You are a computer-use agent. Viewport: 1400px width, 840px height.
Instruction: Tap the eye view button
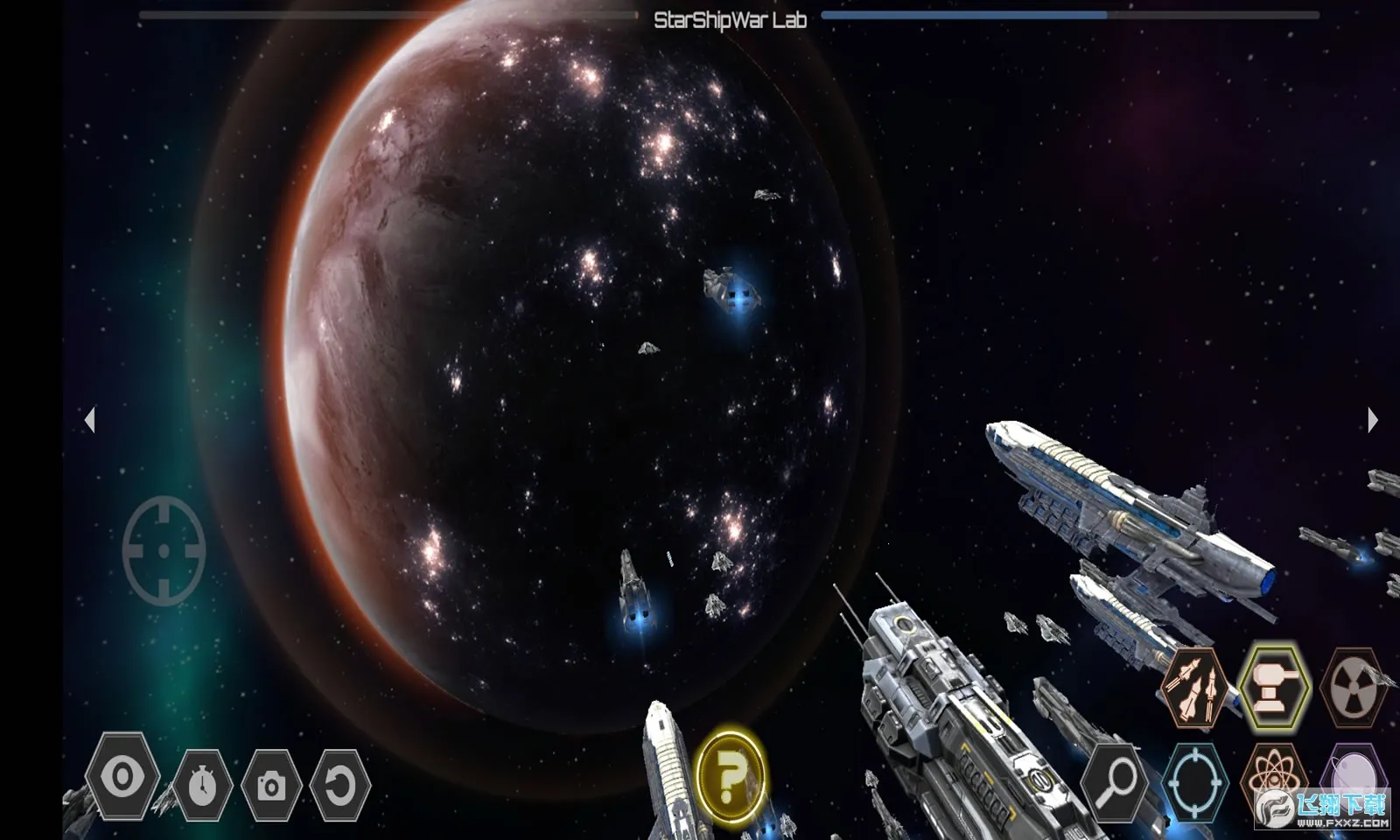coord(122,777)
